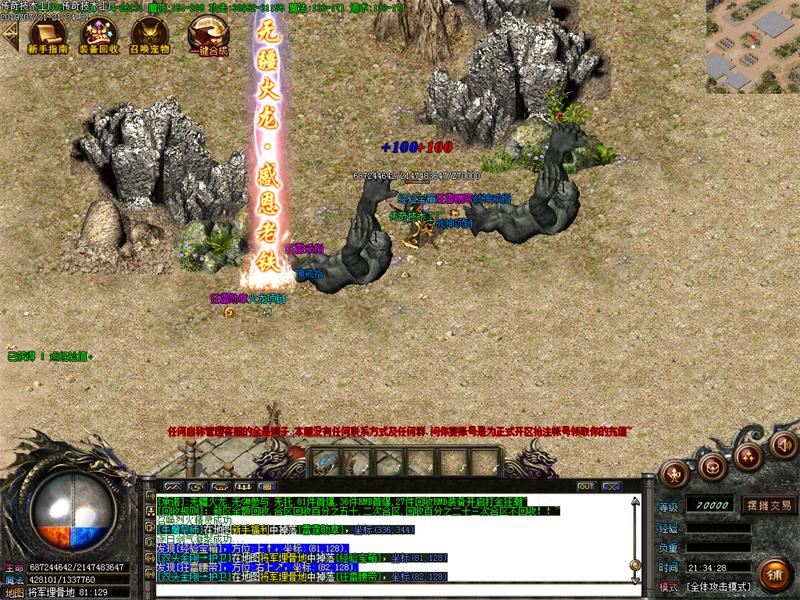Open the skills sparkle round icon
Viewport: 800px width, 600px height.
pyautogui.click(x=747, y=456)
